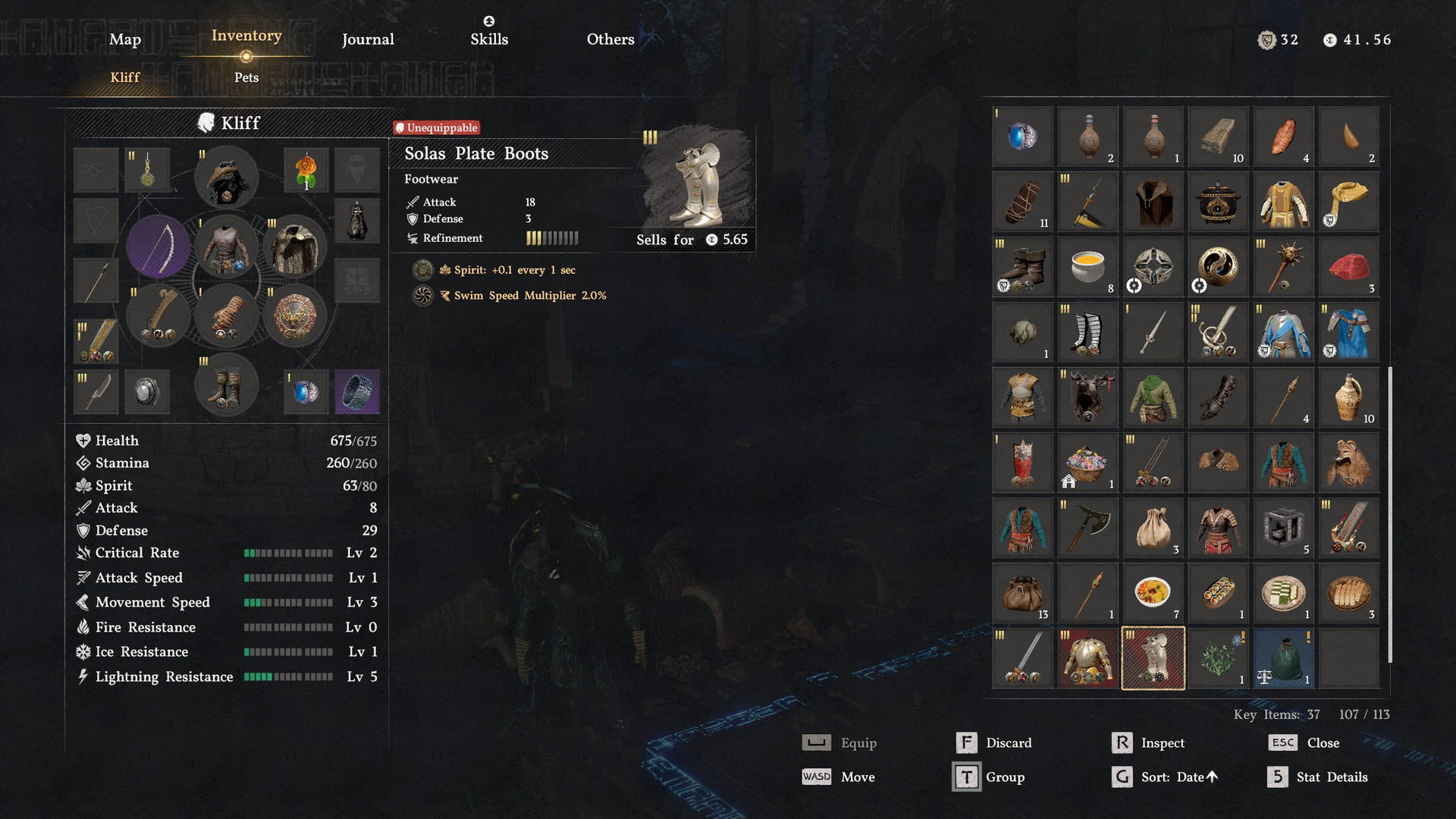Click the horned deer mask item
Viewport: 1456px width, 819px height.
tap(1087, 397)
